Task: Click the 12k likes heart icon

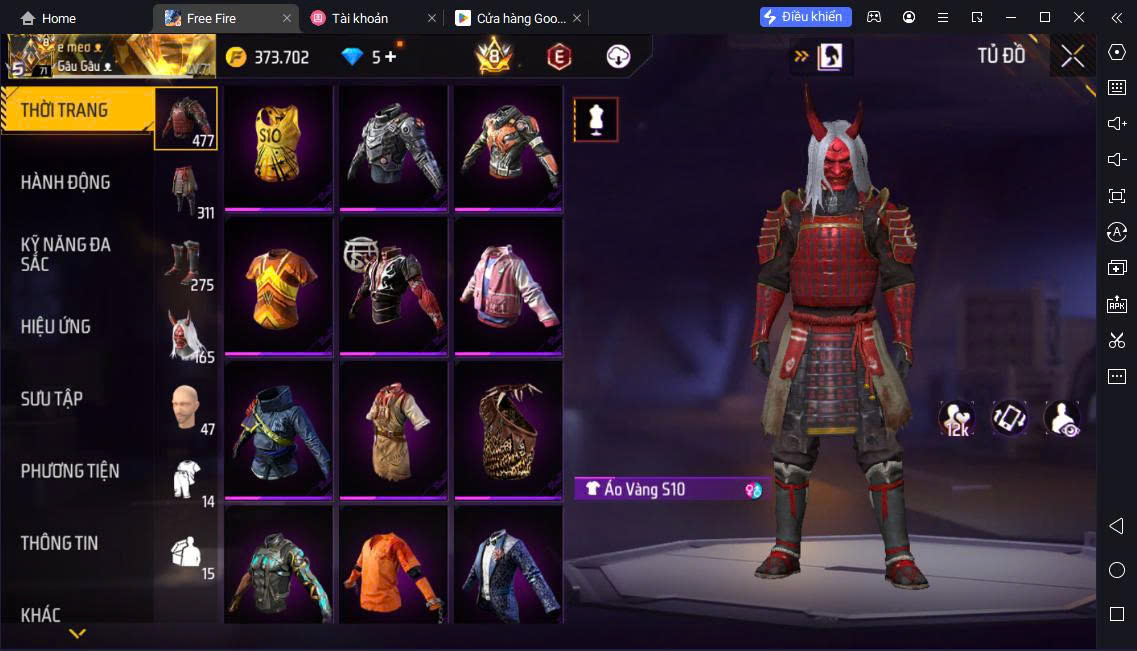Action: tap(956, 418)
